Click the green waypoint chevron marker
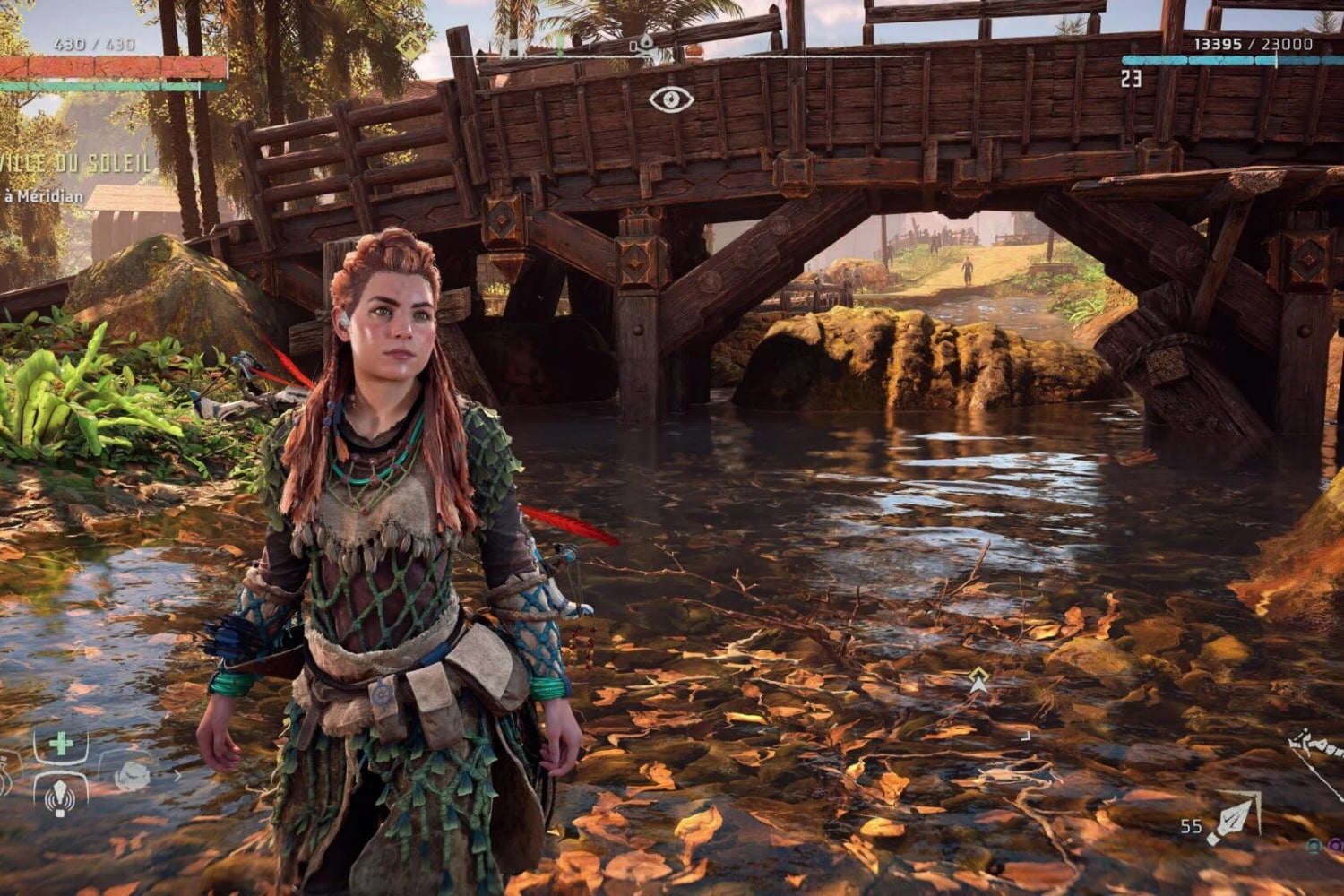 coord(978,682)
